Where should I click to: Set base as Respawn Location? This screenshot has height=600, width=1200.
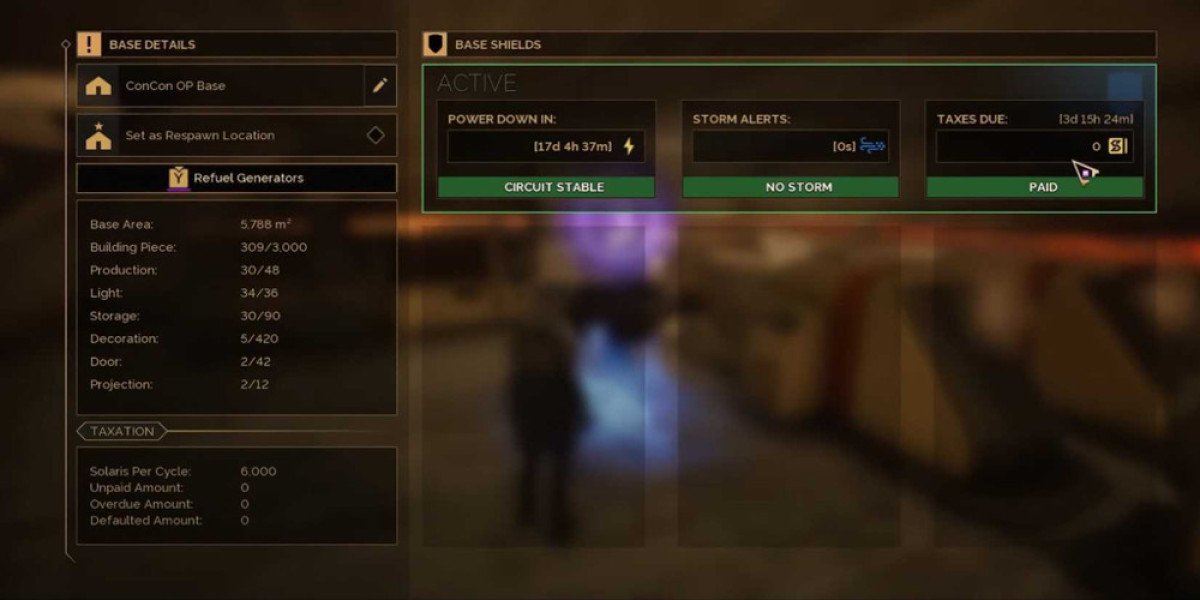pyautogui.click(x=236, y=135)
